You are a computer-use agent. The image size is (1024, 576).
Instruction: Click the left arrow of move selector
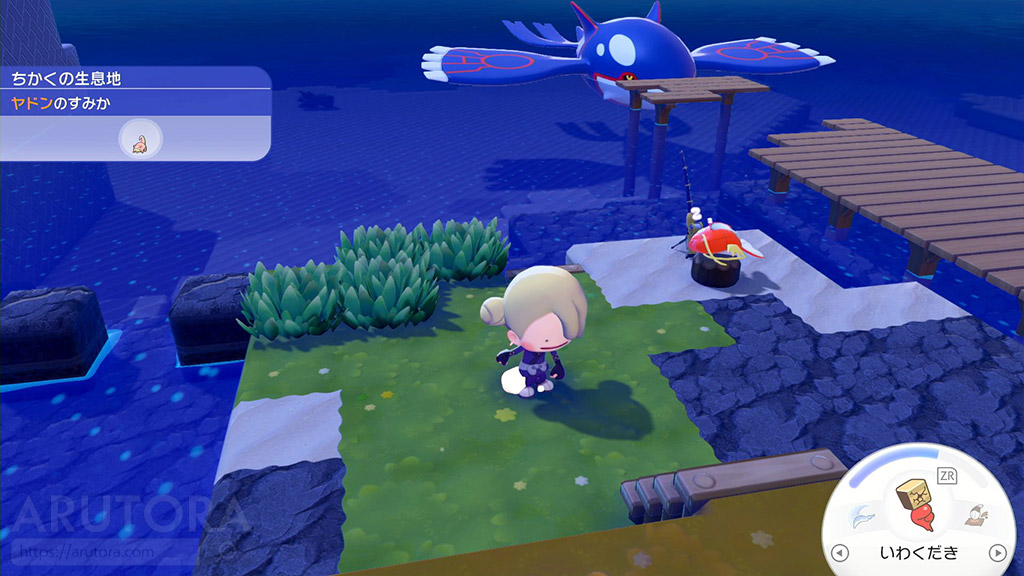click(x=839, y=553)
